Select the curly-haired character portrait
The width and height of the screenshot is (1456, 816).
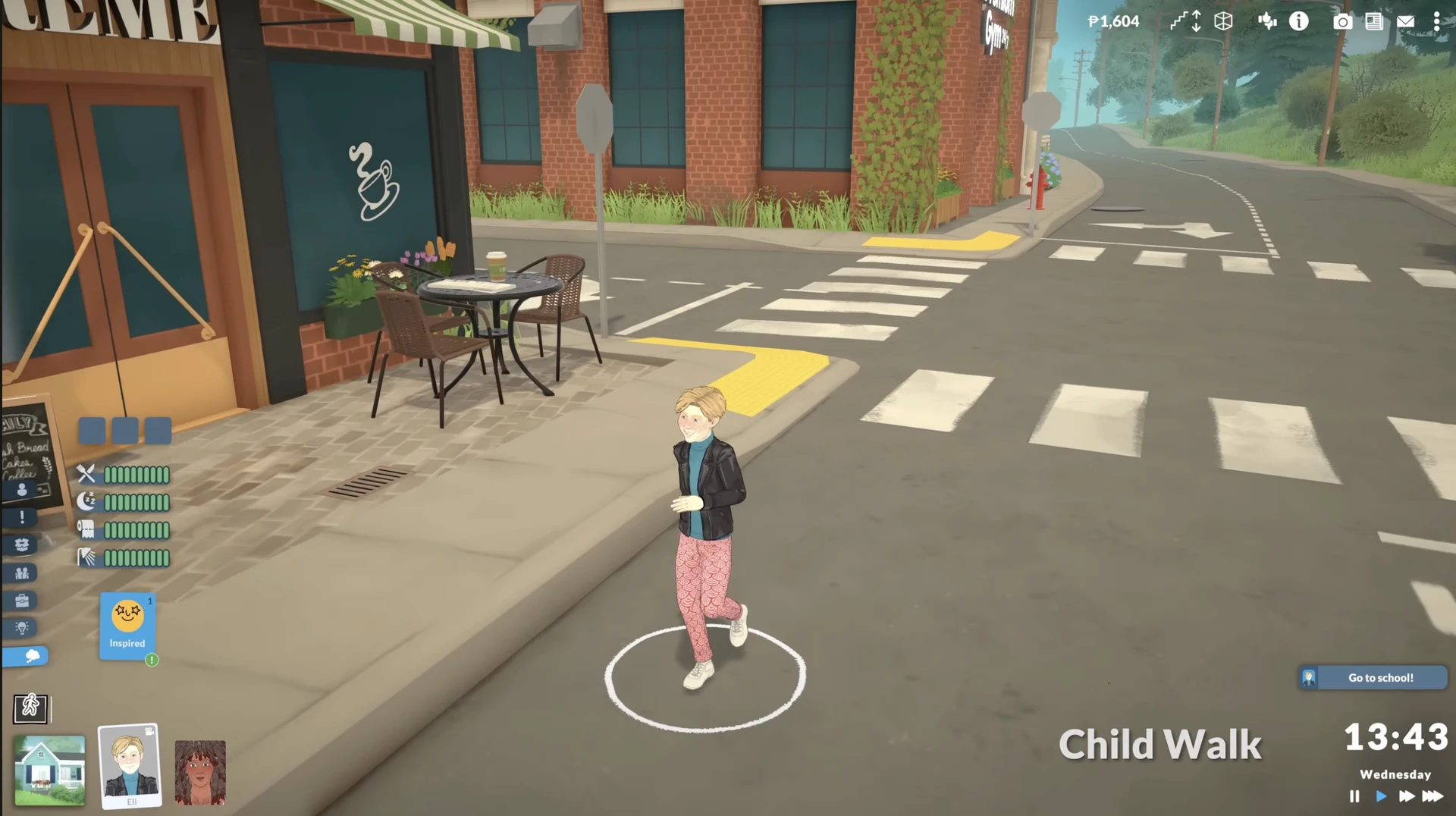200,772
